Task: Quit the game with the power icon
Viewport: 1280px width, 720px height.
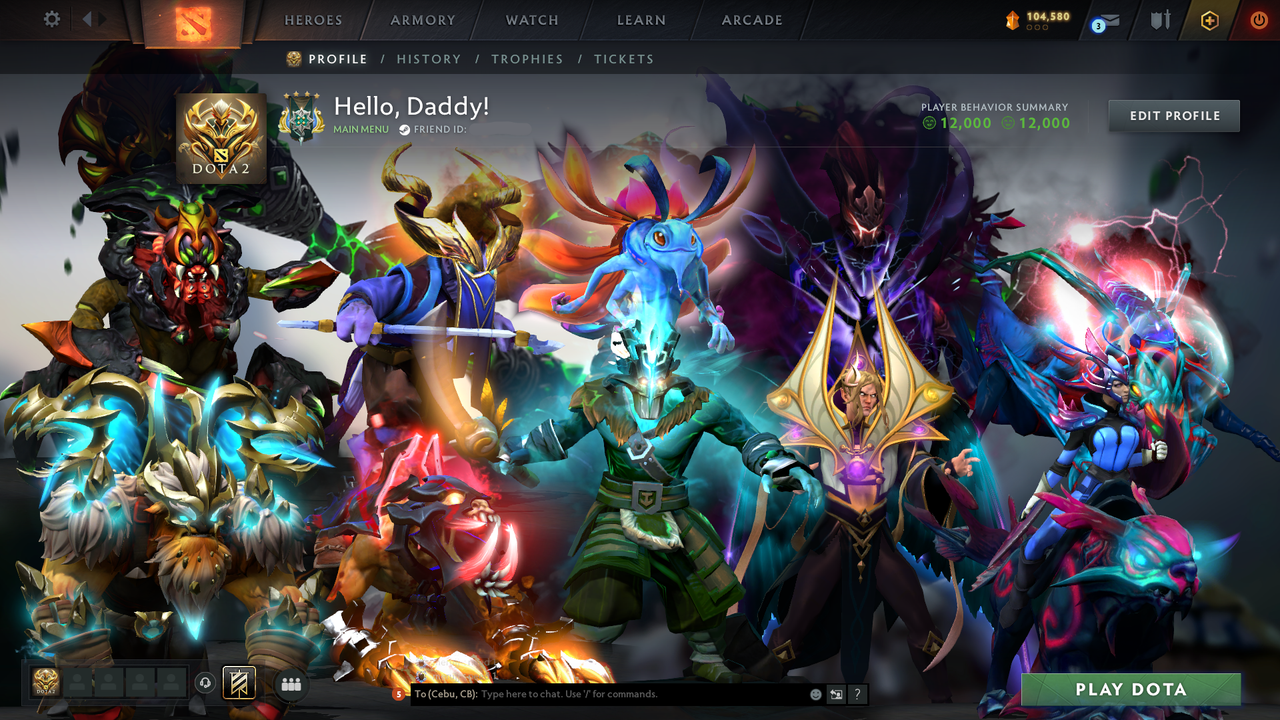Action: click(x=1258, y=19)
